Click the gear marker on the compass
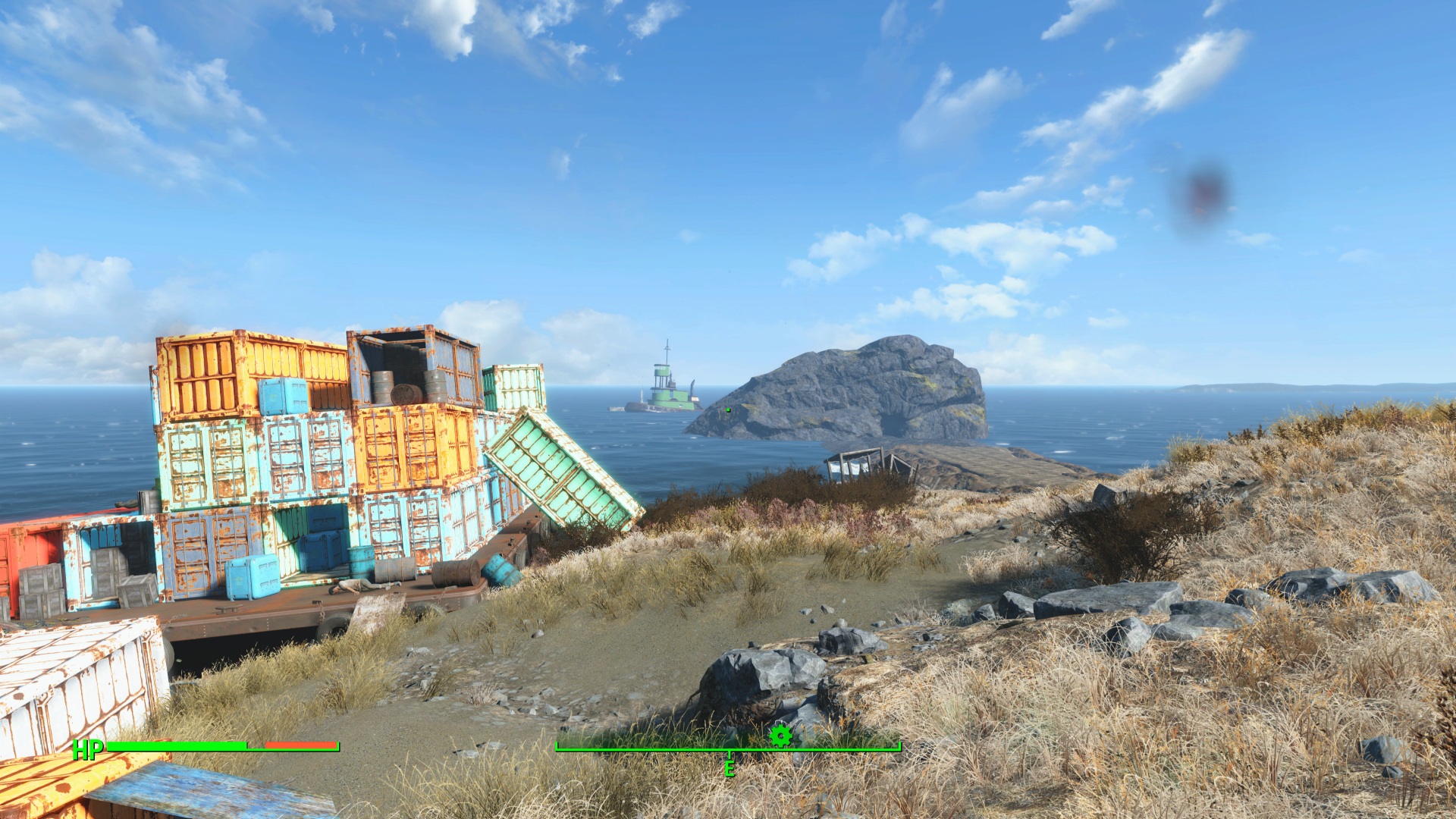Screen dimensions: 1456x819 [x=780, y=735]
